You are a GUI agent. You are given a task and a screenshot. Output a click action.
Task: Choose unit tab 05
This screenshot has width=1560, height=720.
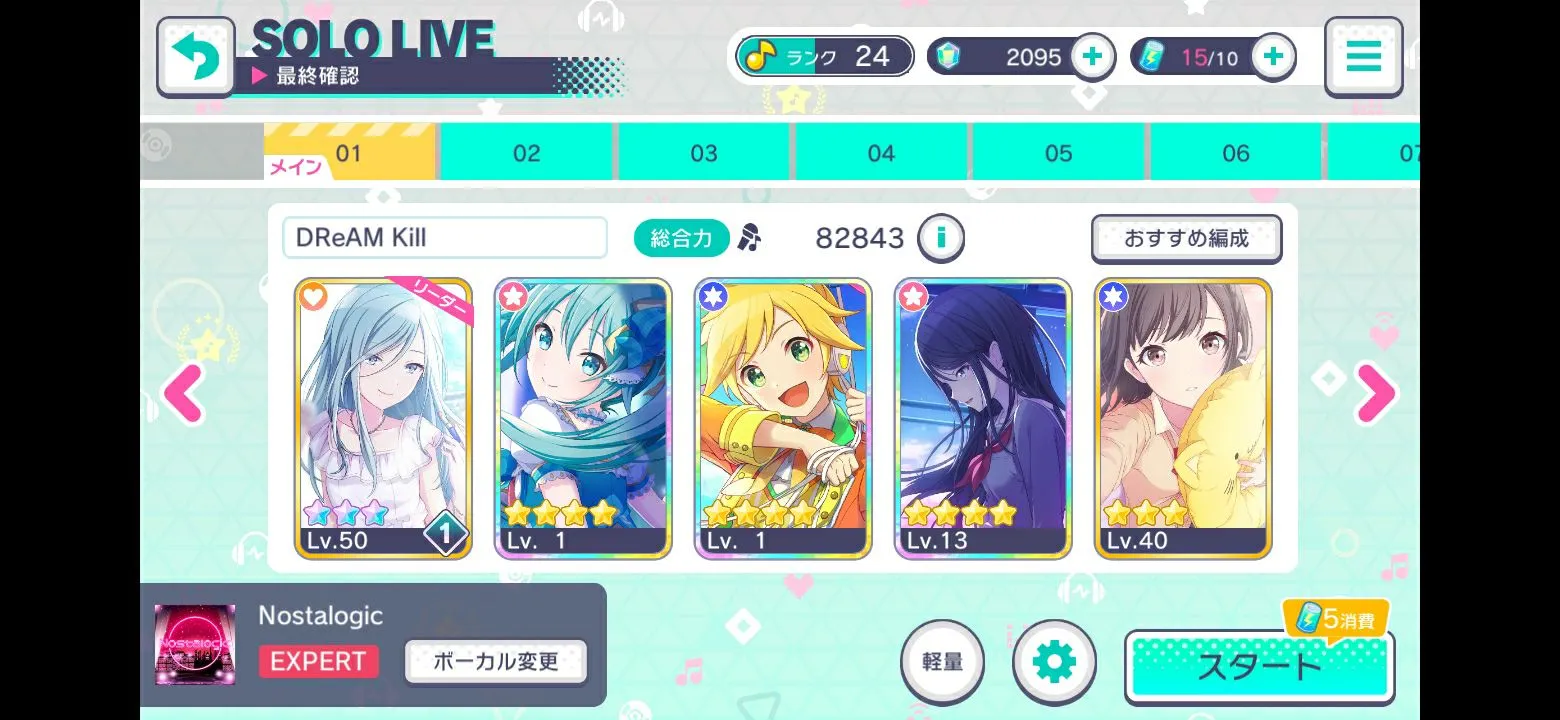1058,153
